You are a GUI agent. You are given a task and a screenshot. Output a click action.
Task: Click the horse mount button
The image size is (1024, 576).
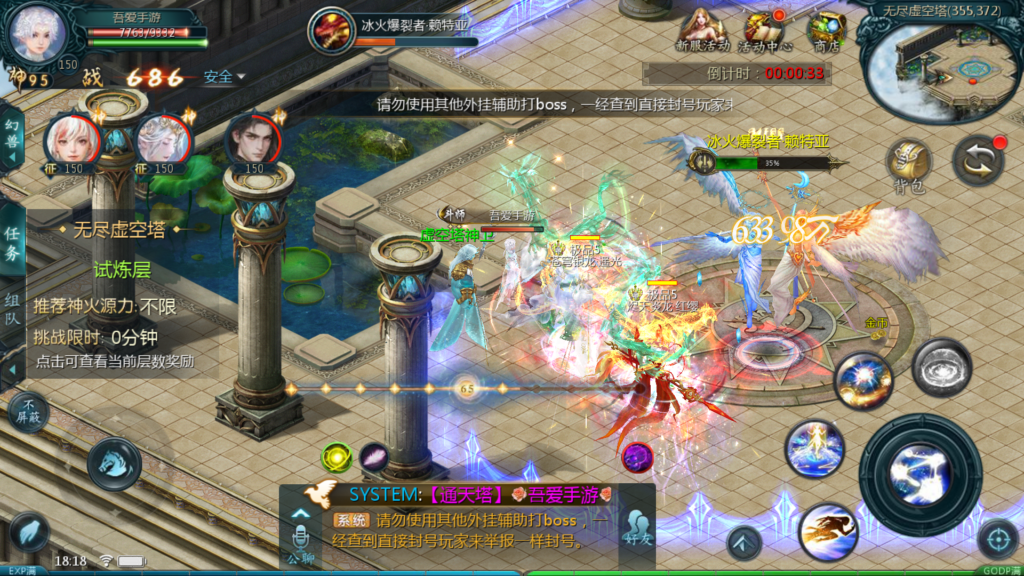[x=113, y=463]
